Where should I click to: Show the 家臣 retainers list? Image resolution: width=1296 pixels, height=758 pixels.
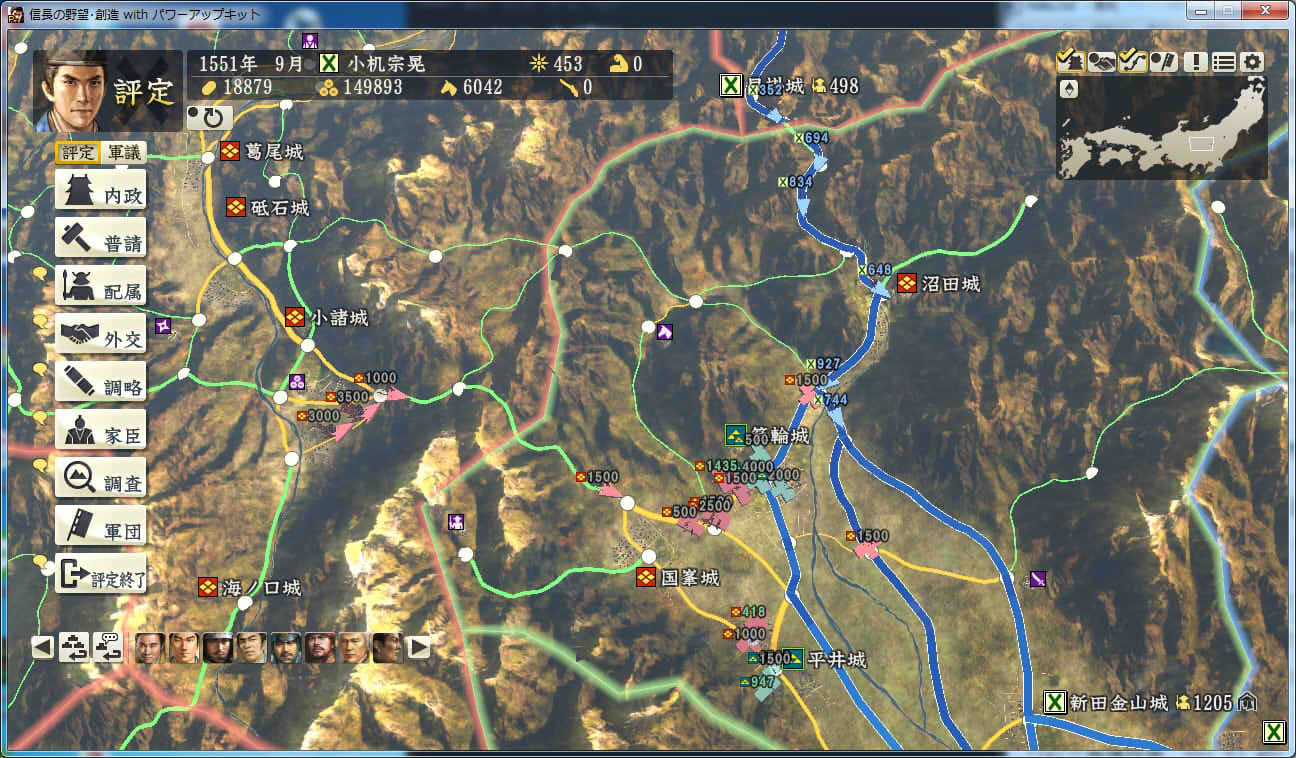tap(100, 431)
